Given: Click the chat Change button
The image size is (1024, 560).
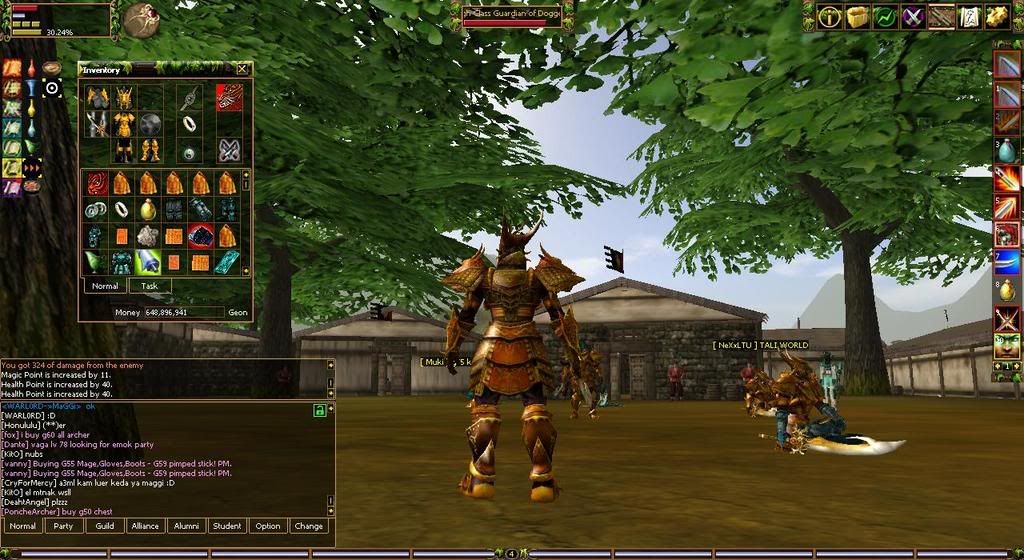Looking at the screenshot, I should [309, 526].
